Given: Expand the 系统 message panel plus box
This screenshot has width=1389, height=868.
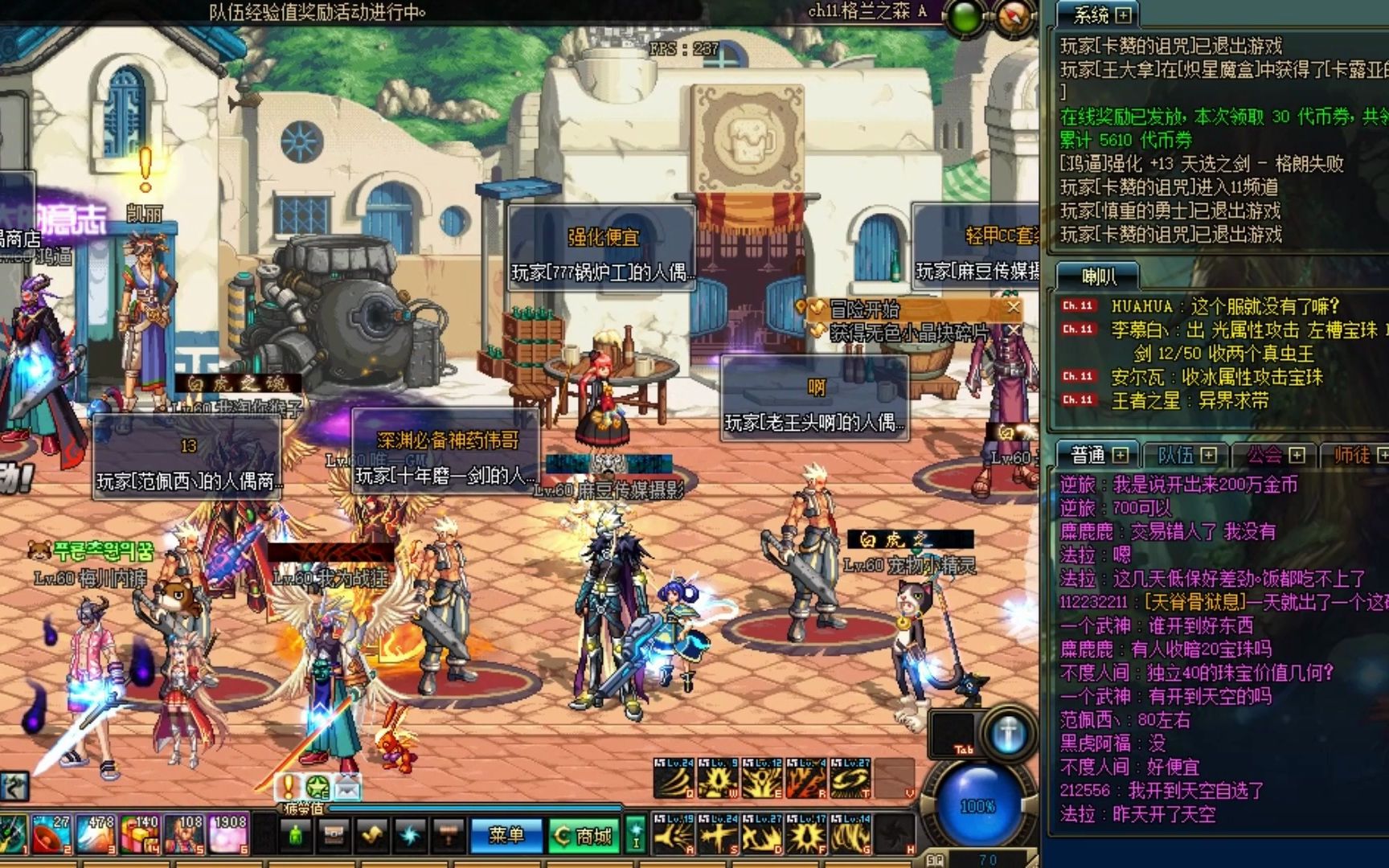Looking at the screenshot, I should click(1123, 16).
